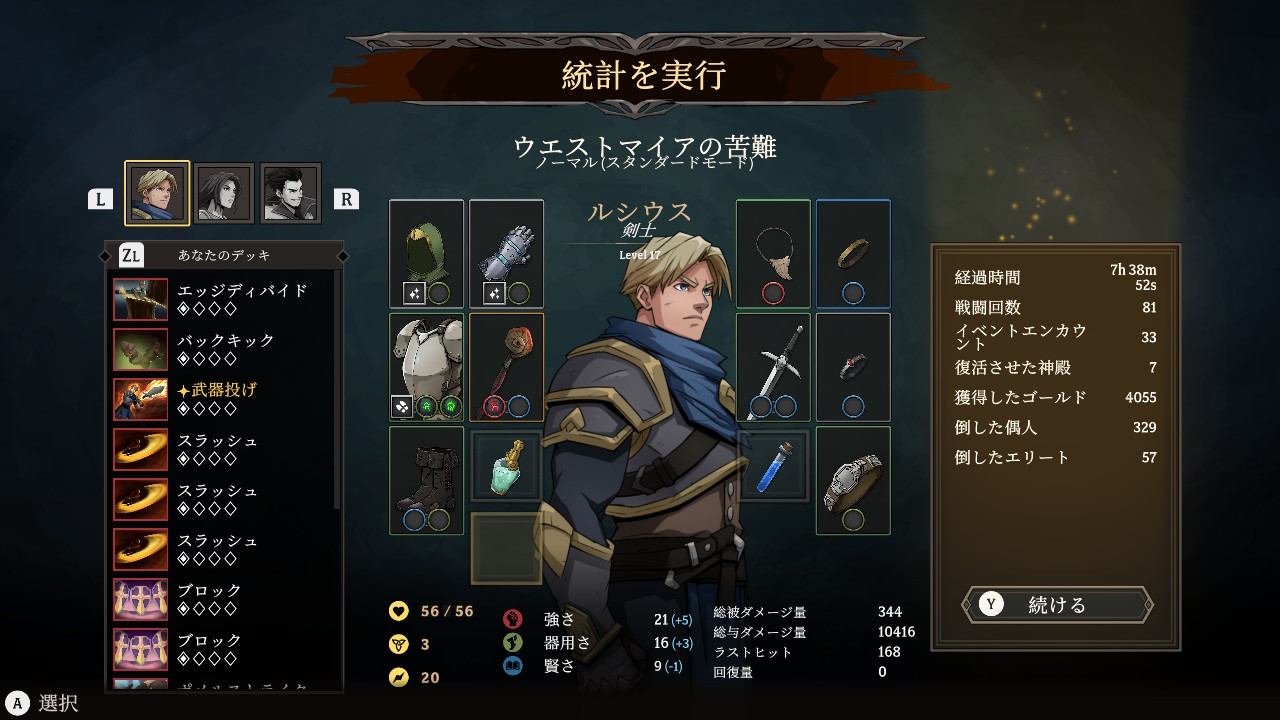
Task: Select the blond swordsman Lucius portrait
Action: (157, 193)
